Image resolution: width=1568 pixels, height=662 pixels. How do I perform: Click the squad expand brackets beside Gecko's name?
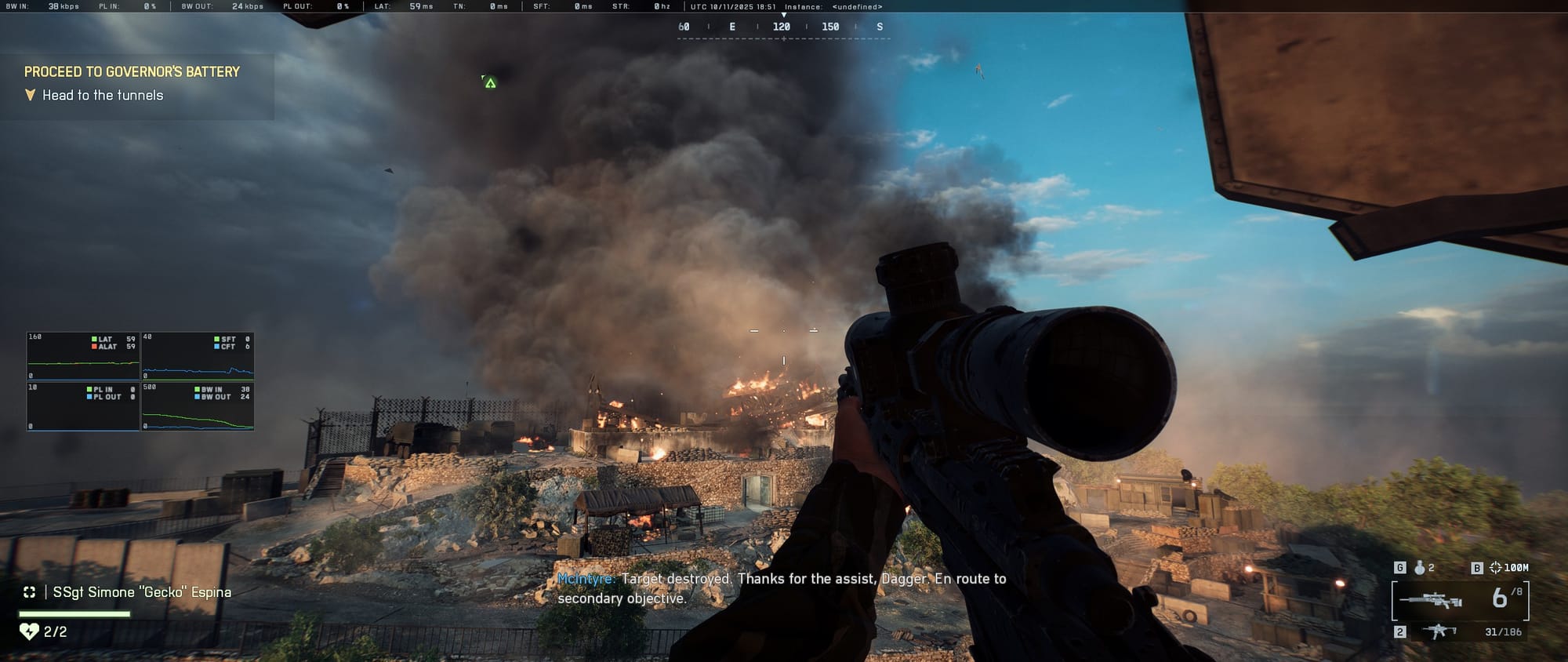point(28,593)
